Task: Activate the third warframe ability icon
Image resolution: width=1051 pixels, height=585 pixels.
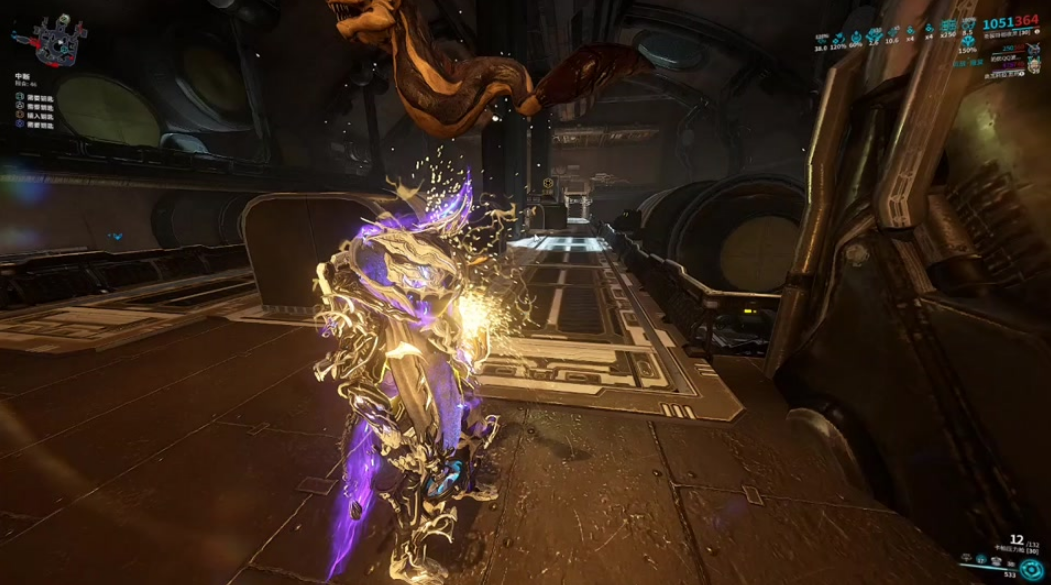Action: pos(996,561)
